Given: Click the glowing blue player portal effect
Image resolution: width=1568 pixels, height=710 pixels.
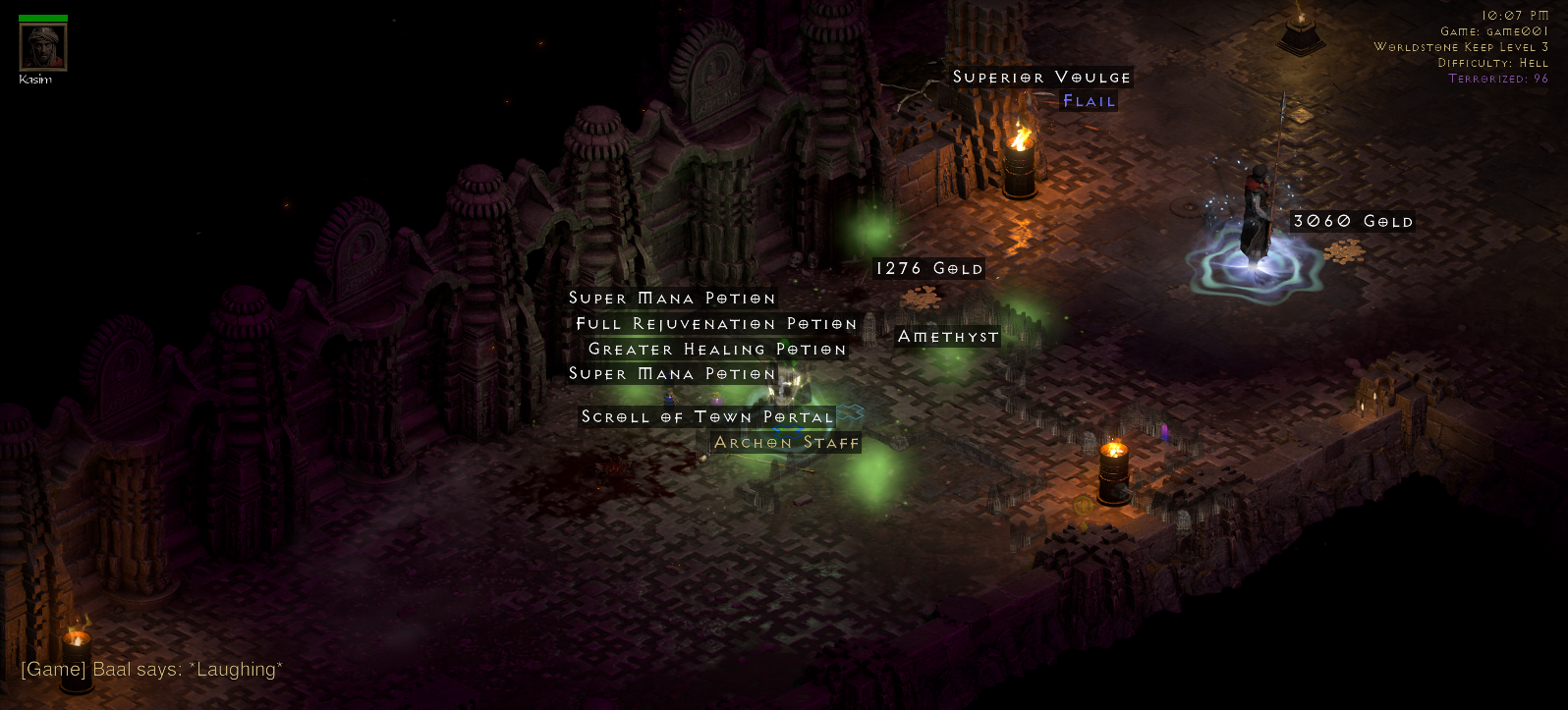Looking at the screenshot, I should (1255, 265).
